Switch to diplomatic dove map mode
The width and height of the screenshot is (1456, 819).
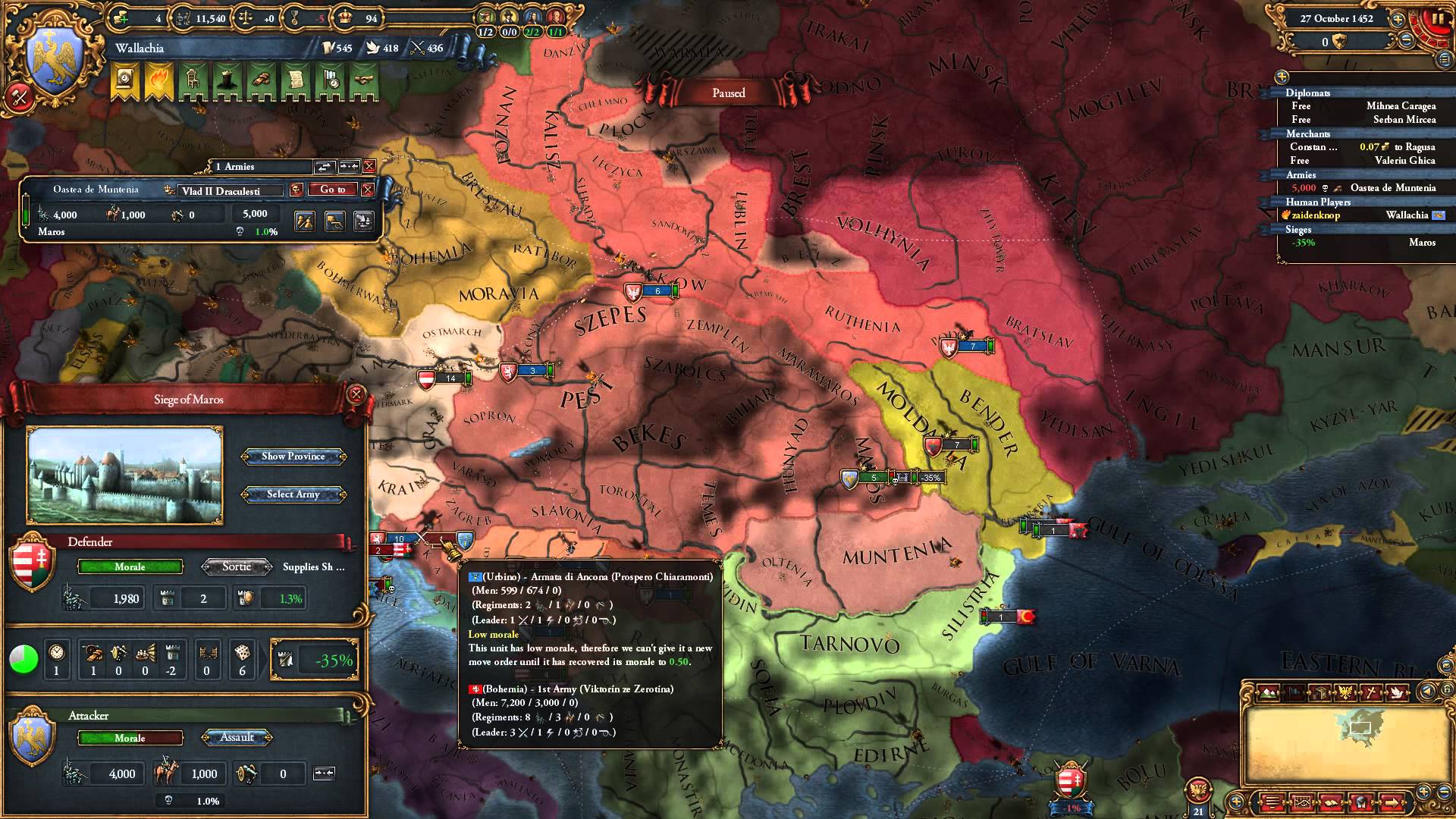click(x=1398, y=692)
